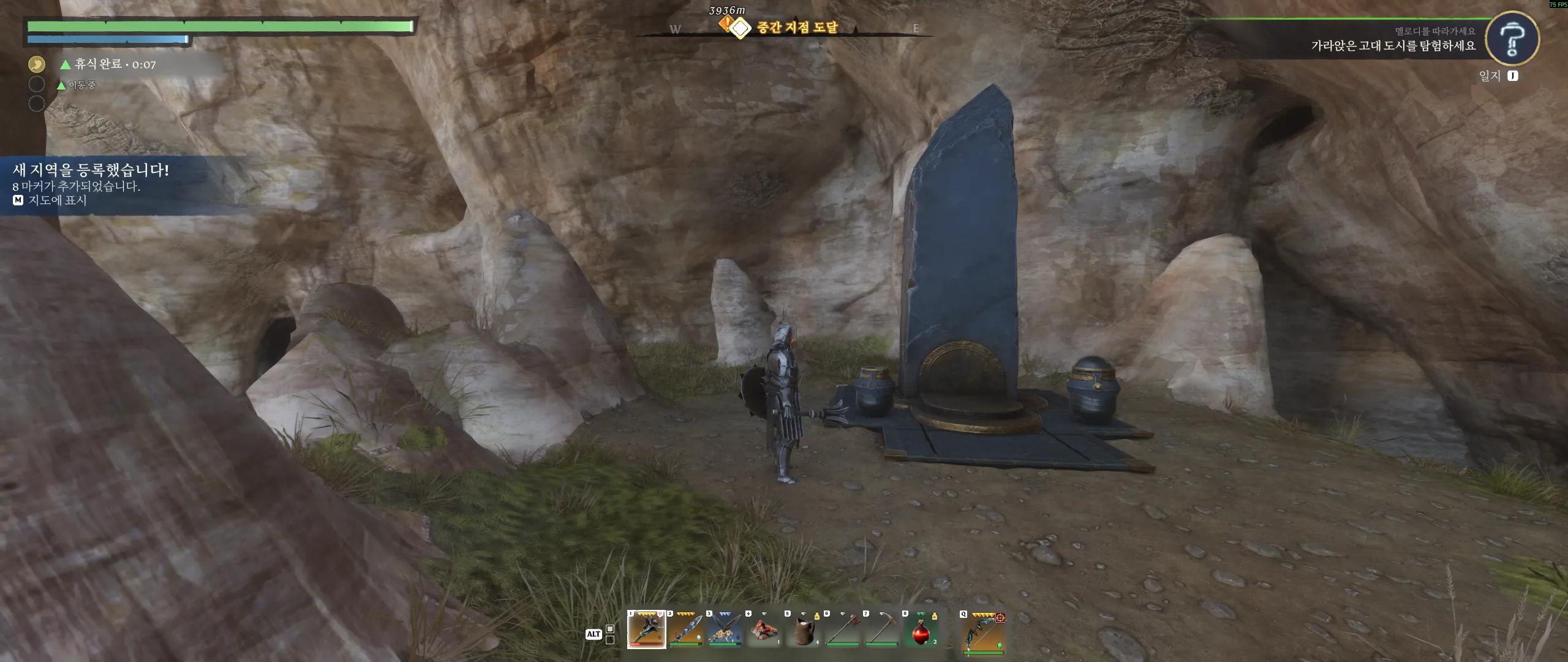This screenshot has height=662, width=1568.
Task: Use the brown jug item
Action: point(804,630)
